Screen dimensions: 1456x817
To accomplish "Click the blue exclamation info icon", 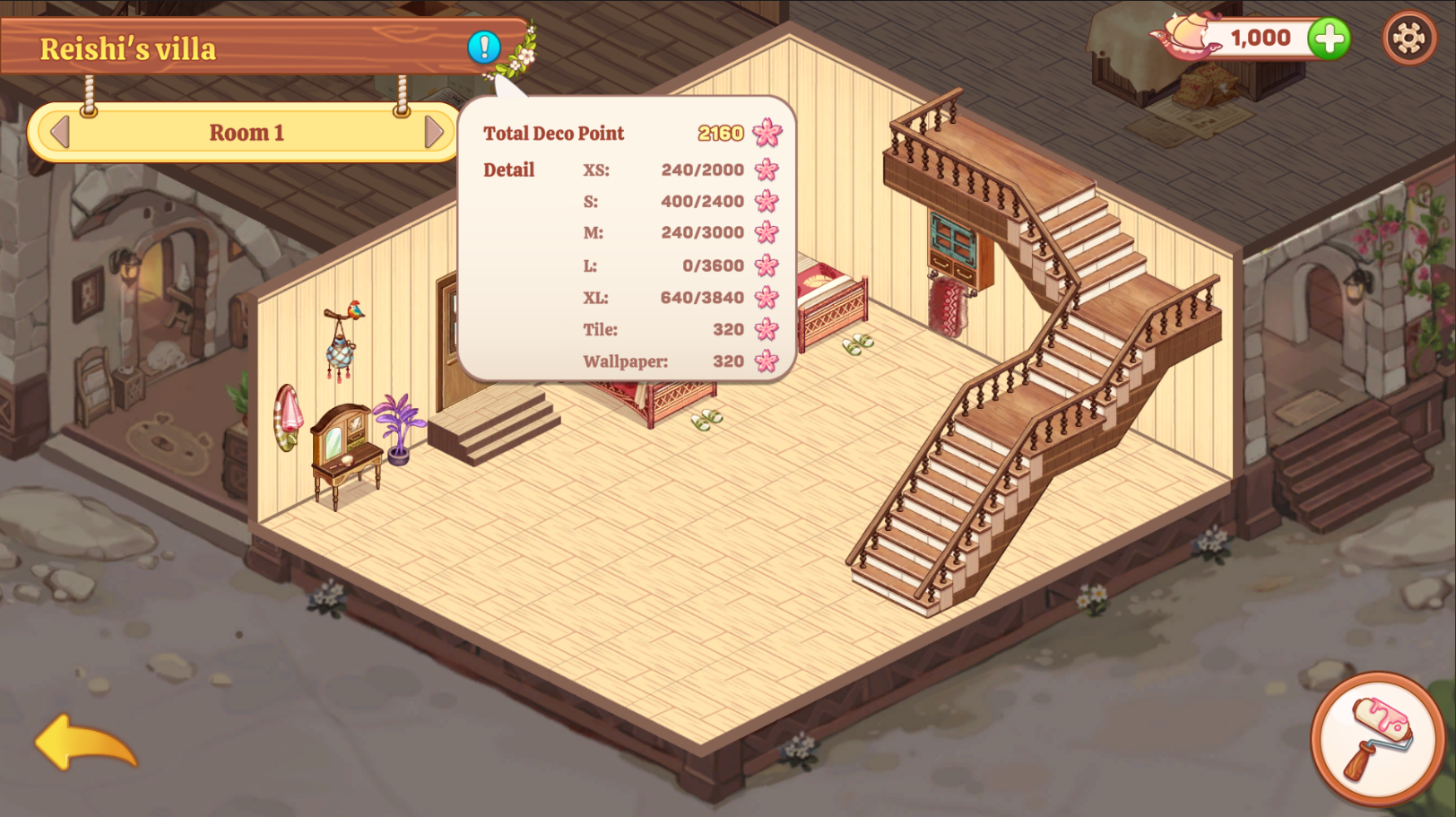I will 484,47.
